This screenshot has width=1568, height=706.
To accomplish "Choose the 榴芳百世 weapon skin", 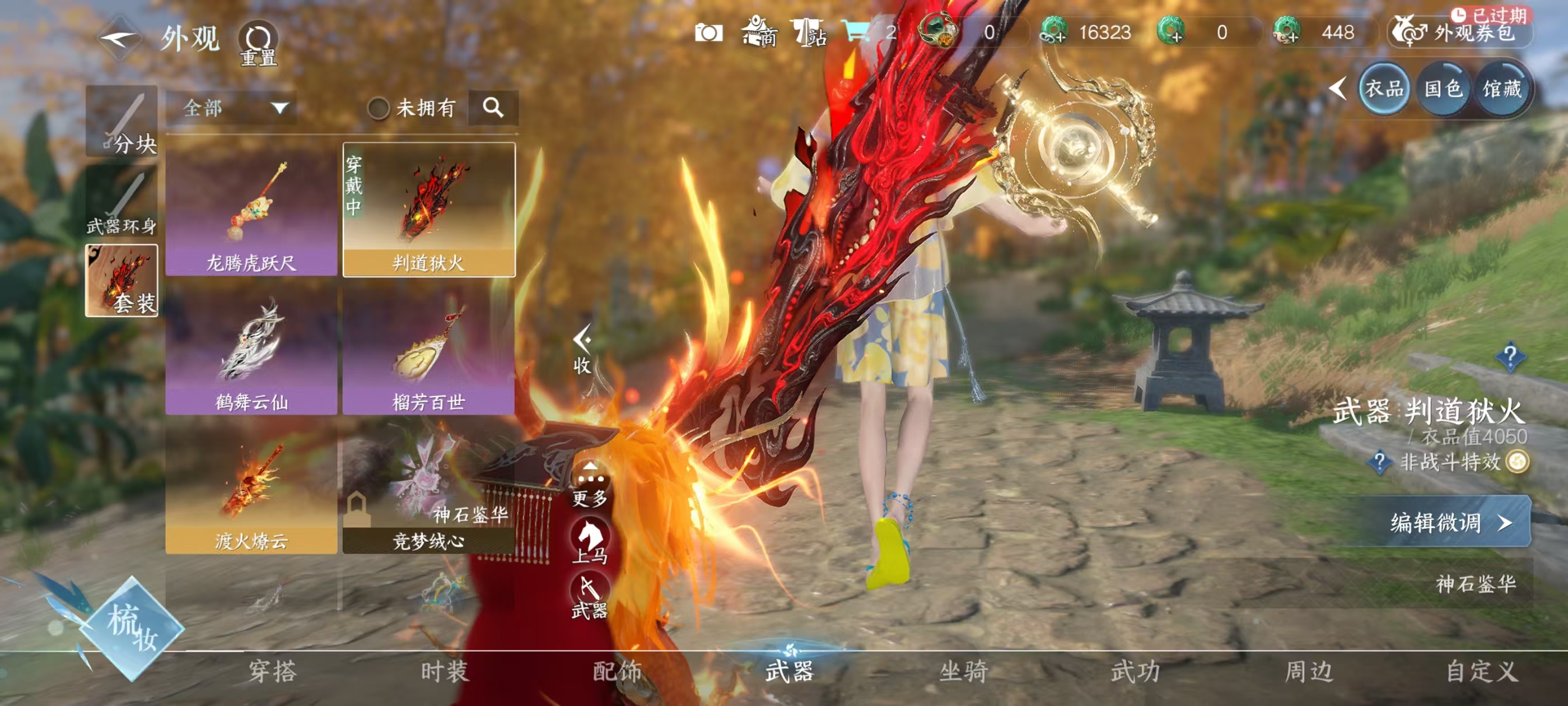I will (429, 350).
